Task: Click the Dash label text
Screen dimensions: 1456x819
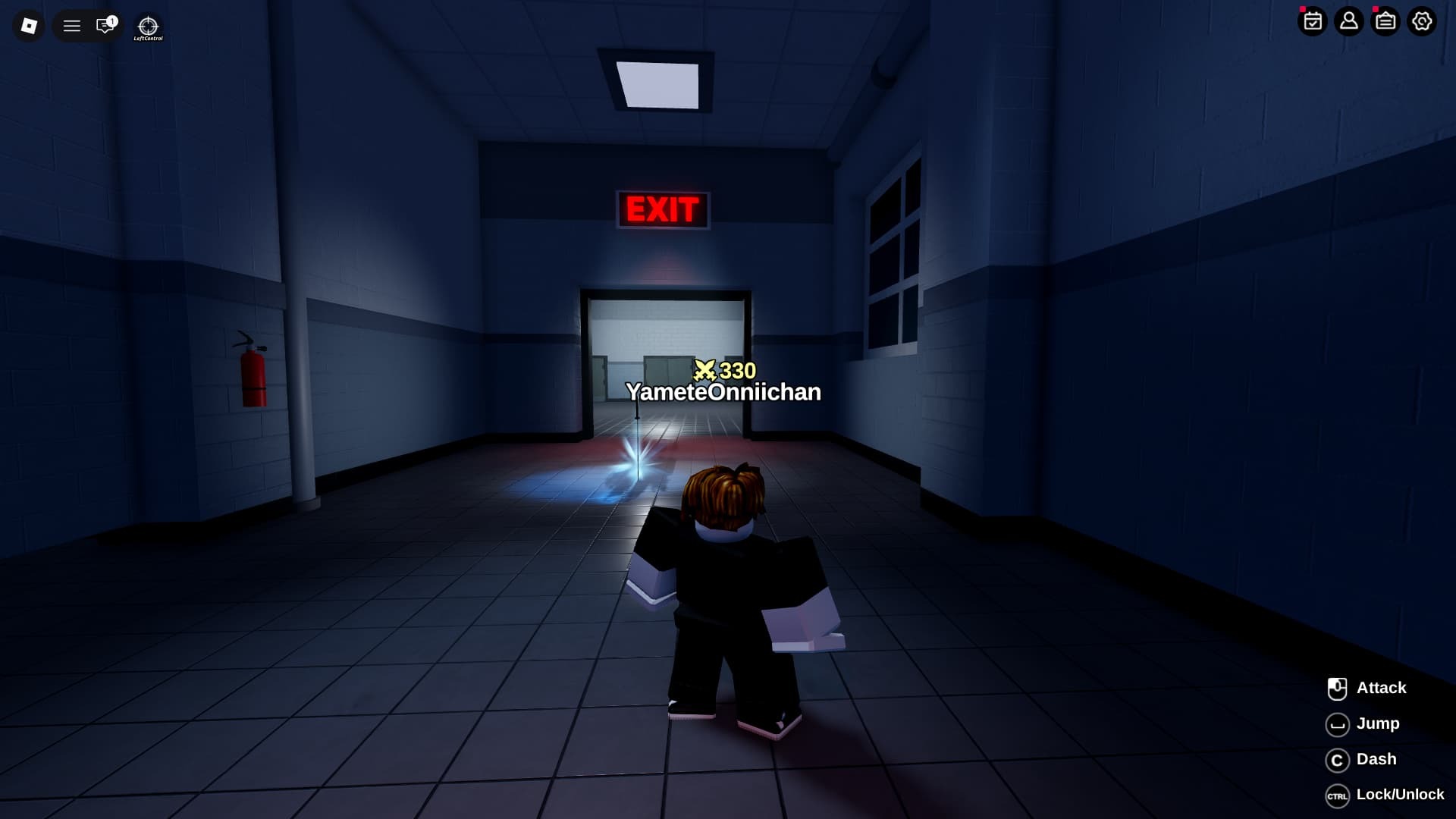Action: coord(1378,759)
